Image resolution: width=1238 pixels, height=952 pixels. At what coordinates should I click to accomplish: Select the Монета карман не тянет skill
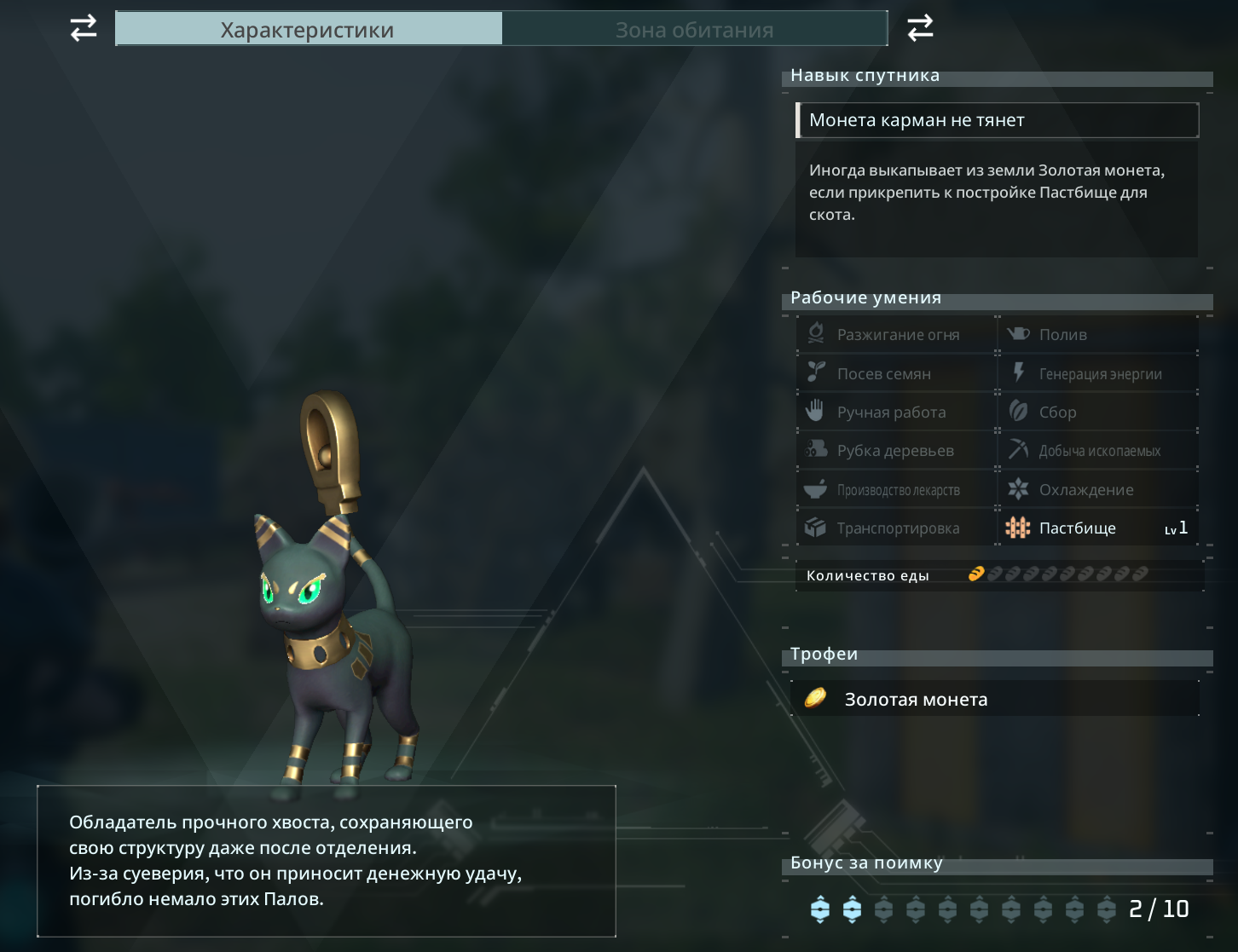click(x=997, y=120)
